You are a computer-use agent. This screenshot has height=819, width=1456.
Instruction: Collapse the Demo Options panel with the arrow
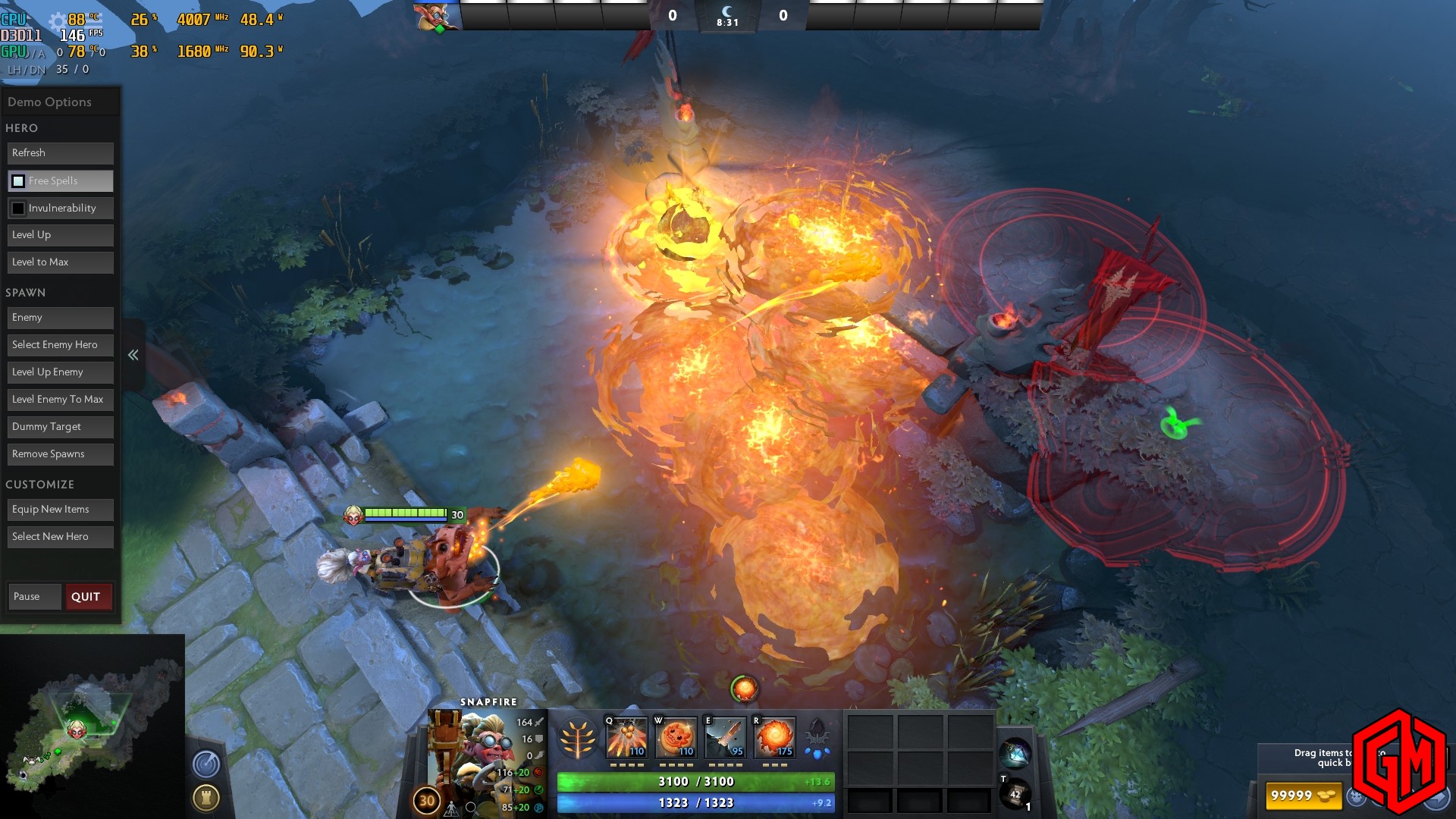(x=133, y=355)
